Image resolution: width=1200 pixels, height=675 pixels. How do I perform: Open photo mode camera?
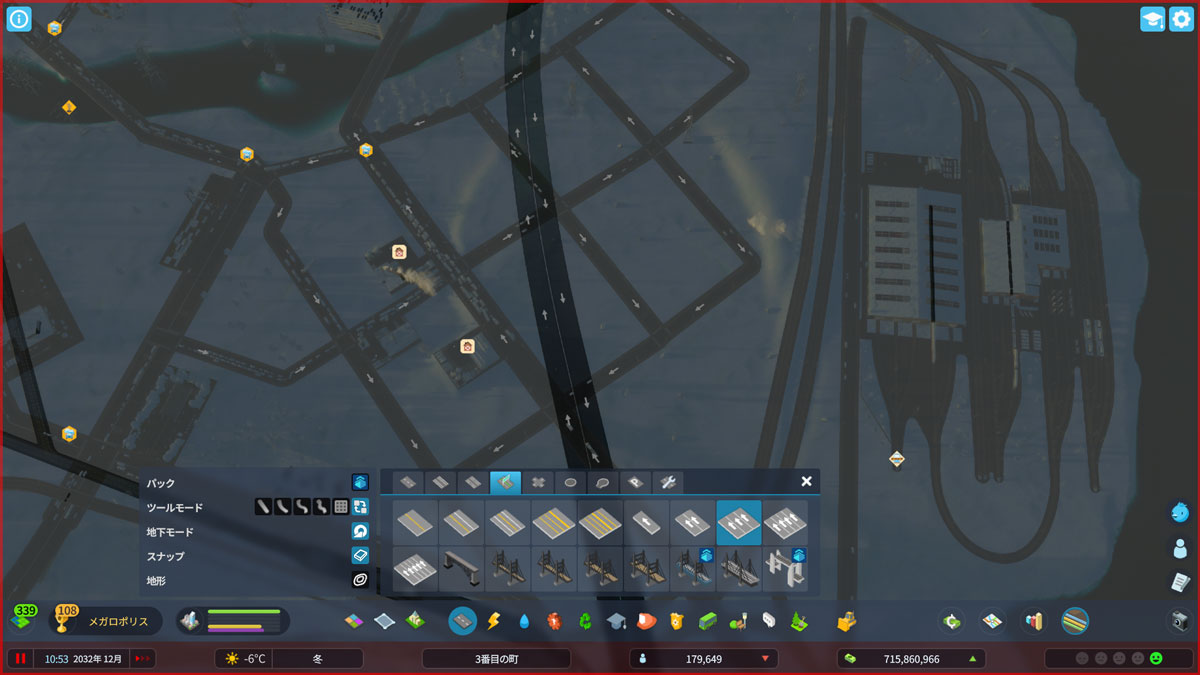[x=1180, y=621]
